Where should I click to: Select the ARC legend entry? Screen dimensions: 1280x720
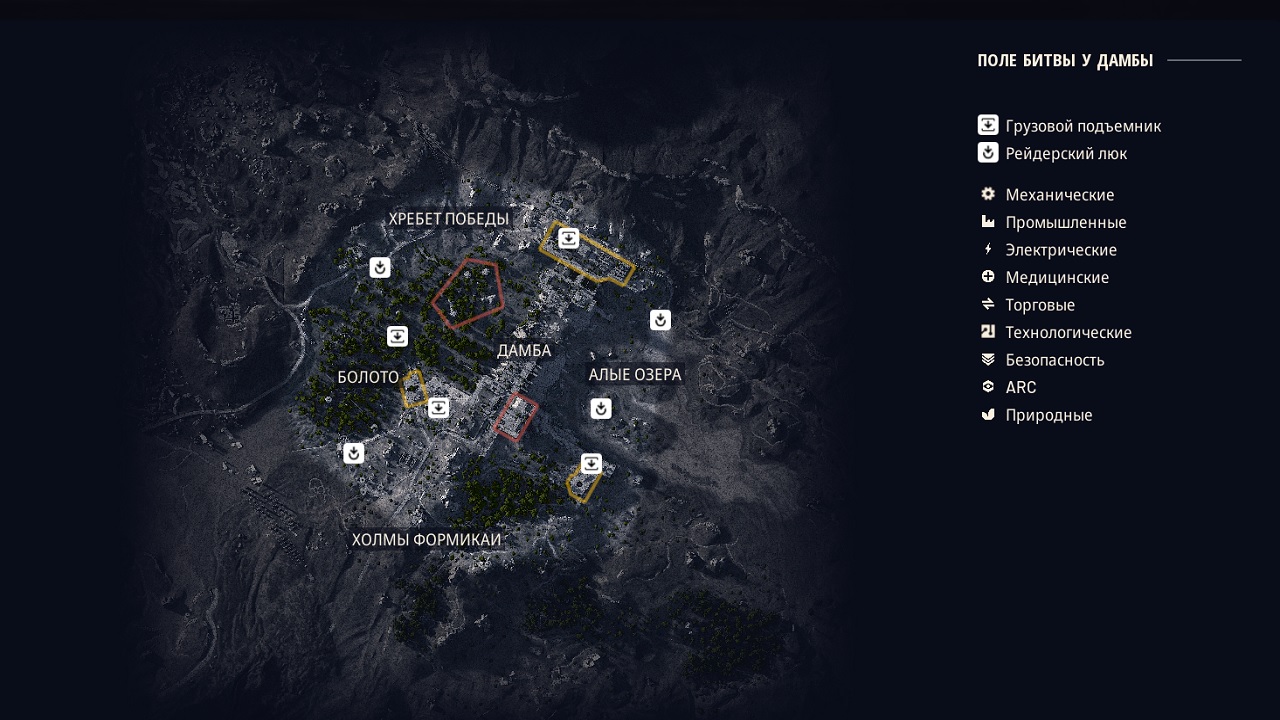1020,387
